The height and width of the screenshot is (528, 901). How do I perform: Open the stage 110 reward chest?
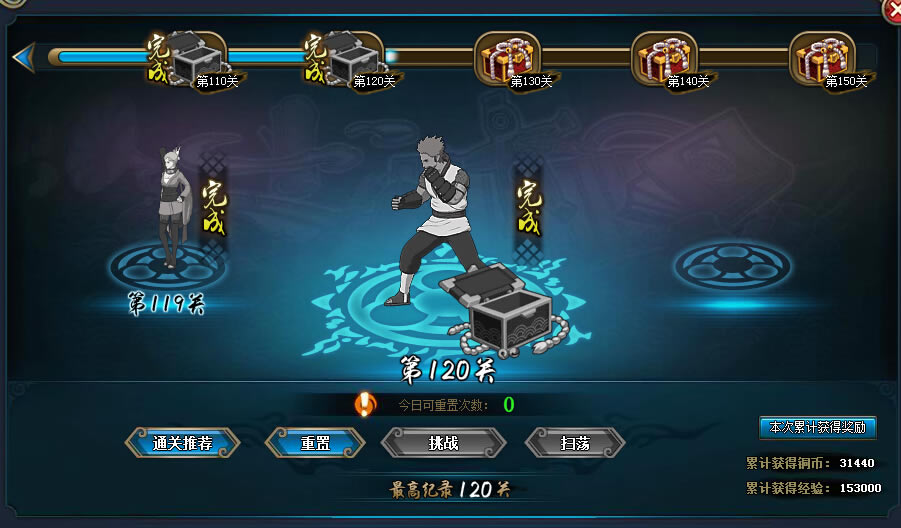(x=197, y=58)
